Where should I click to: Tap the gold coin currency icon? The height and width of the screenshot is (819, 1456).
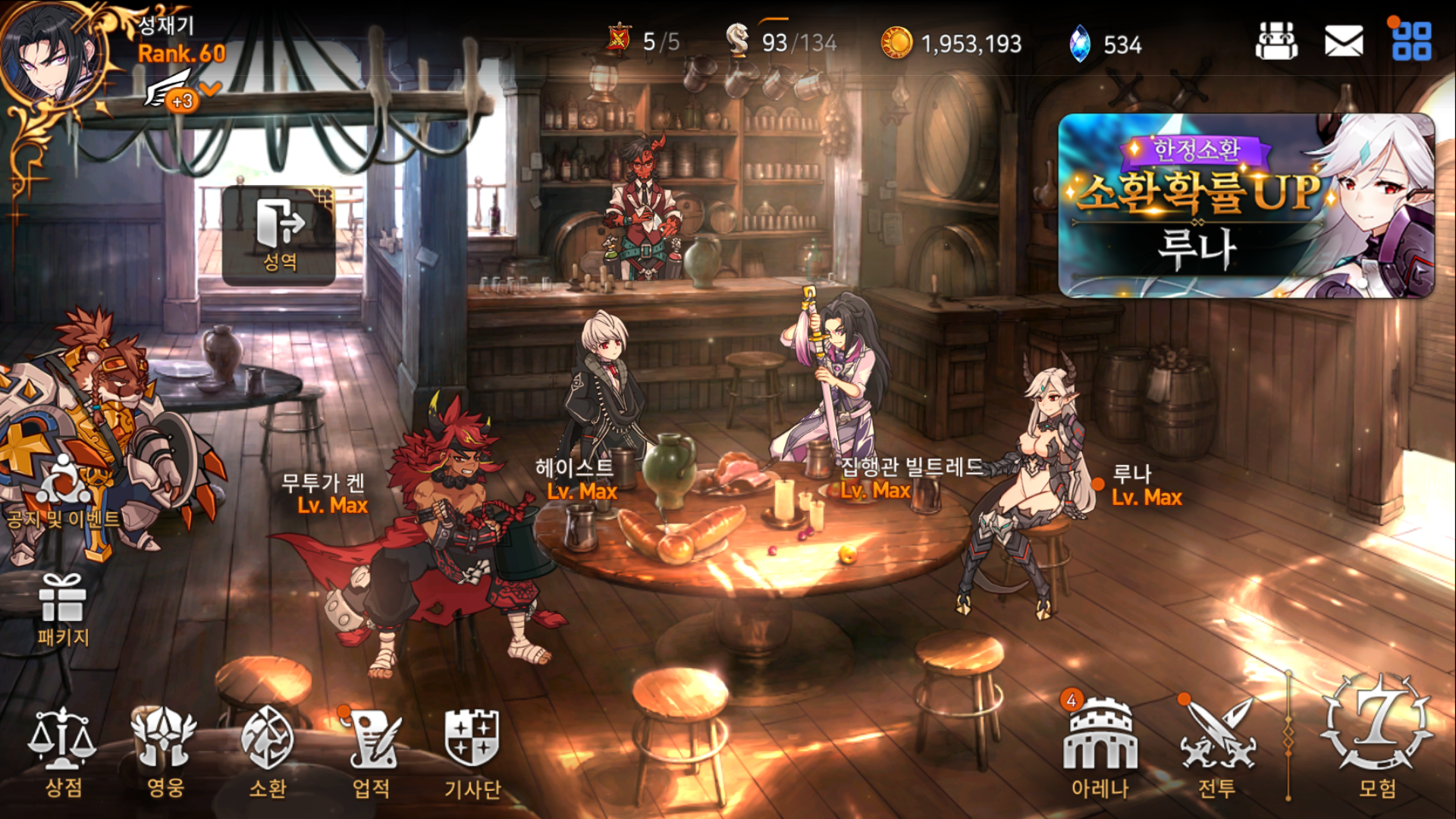click(x=896, y=43)
